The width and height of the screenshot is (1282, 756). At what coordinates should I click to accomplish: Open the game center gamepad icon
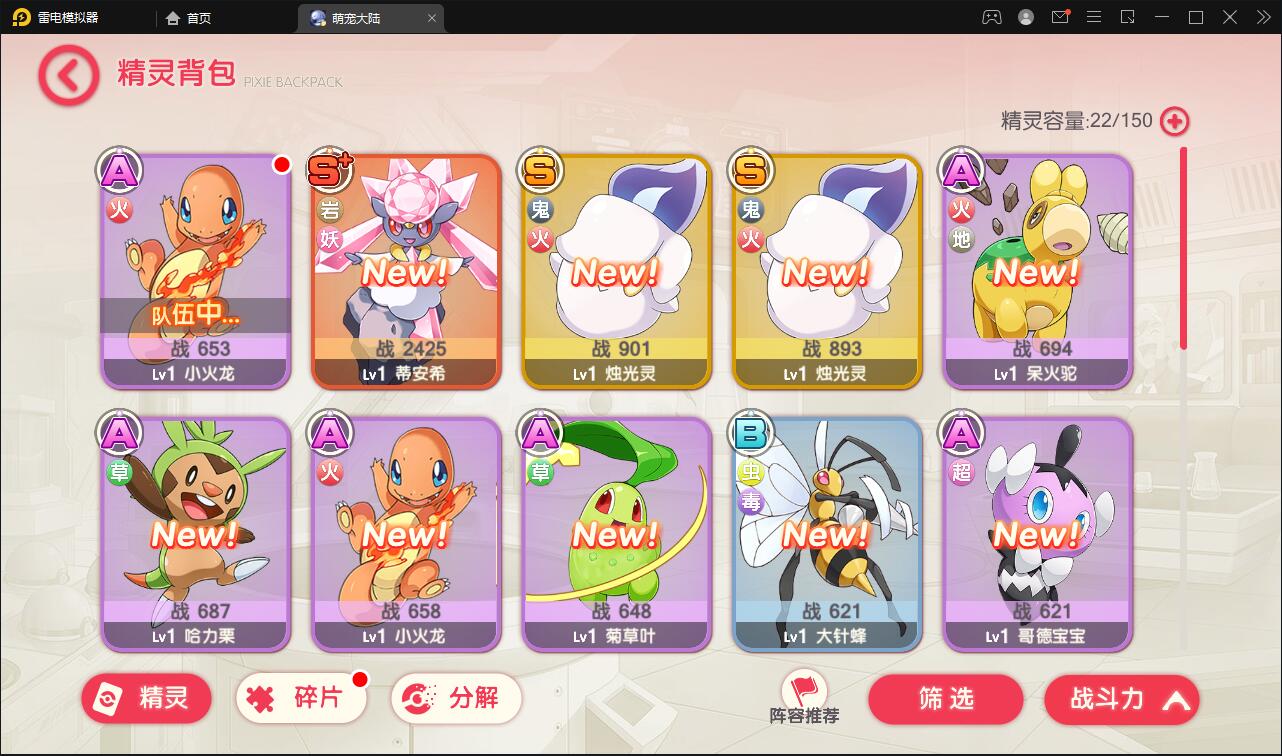(990, 17)
